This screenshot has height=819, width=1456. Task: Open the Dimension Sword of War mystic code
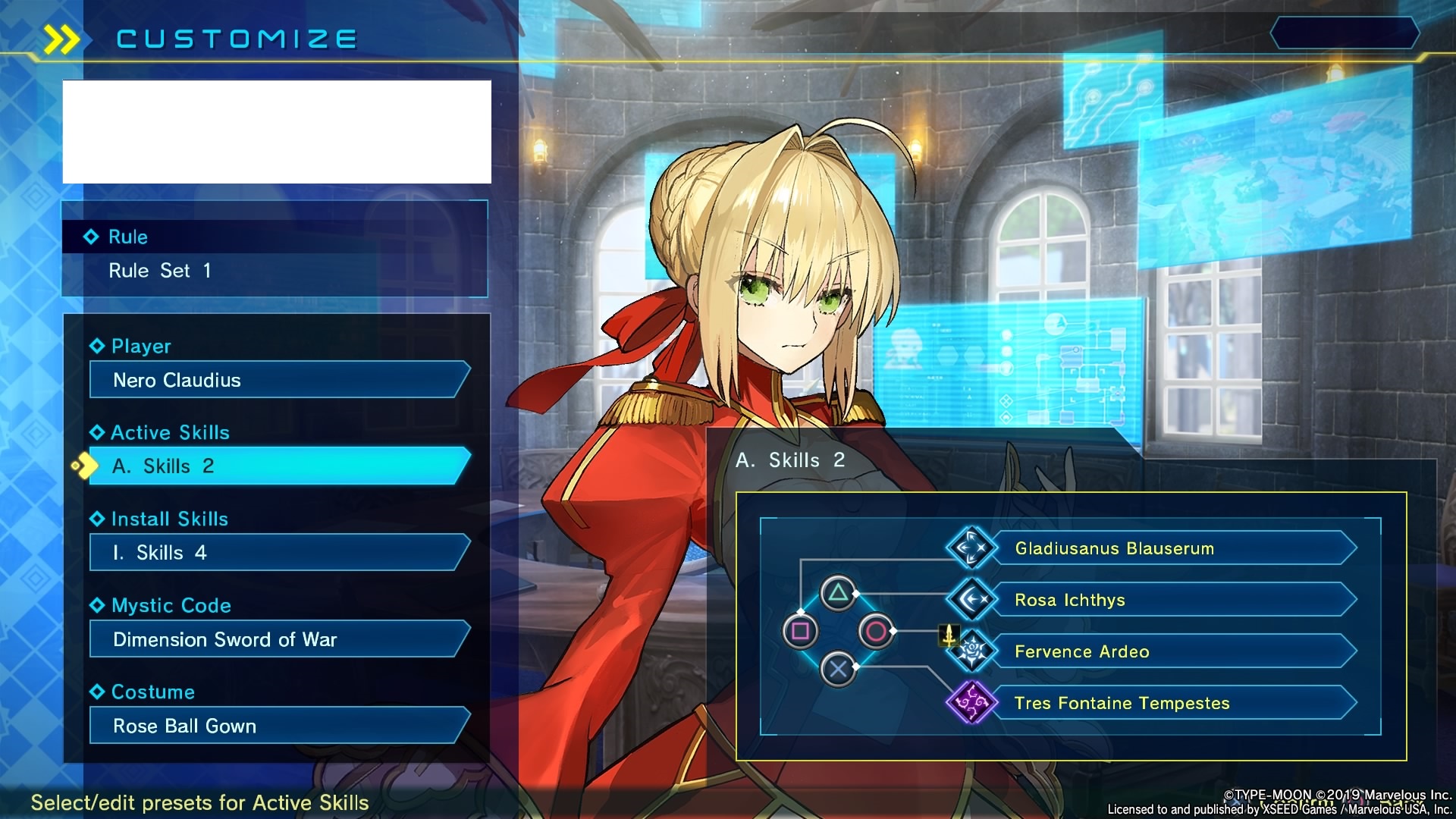click(x=278, y=639)
